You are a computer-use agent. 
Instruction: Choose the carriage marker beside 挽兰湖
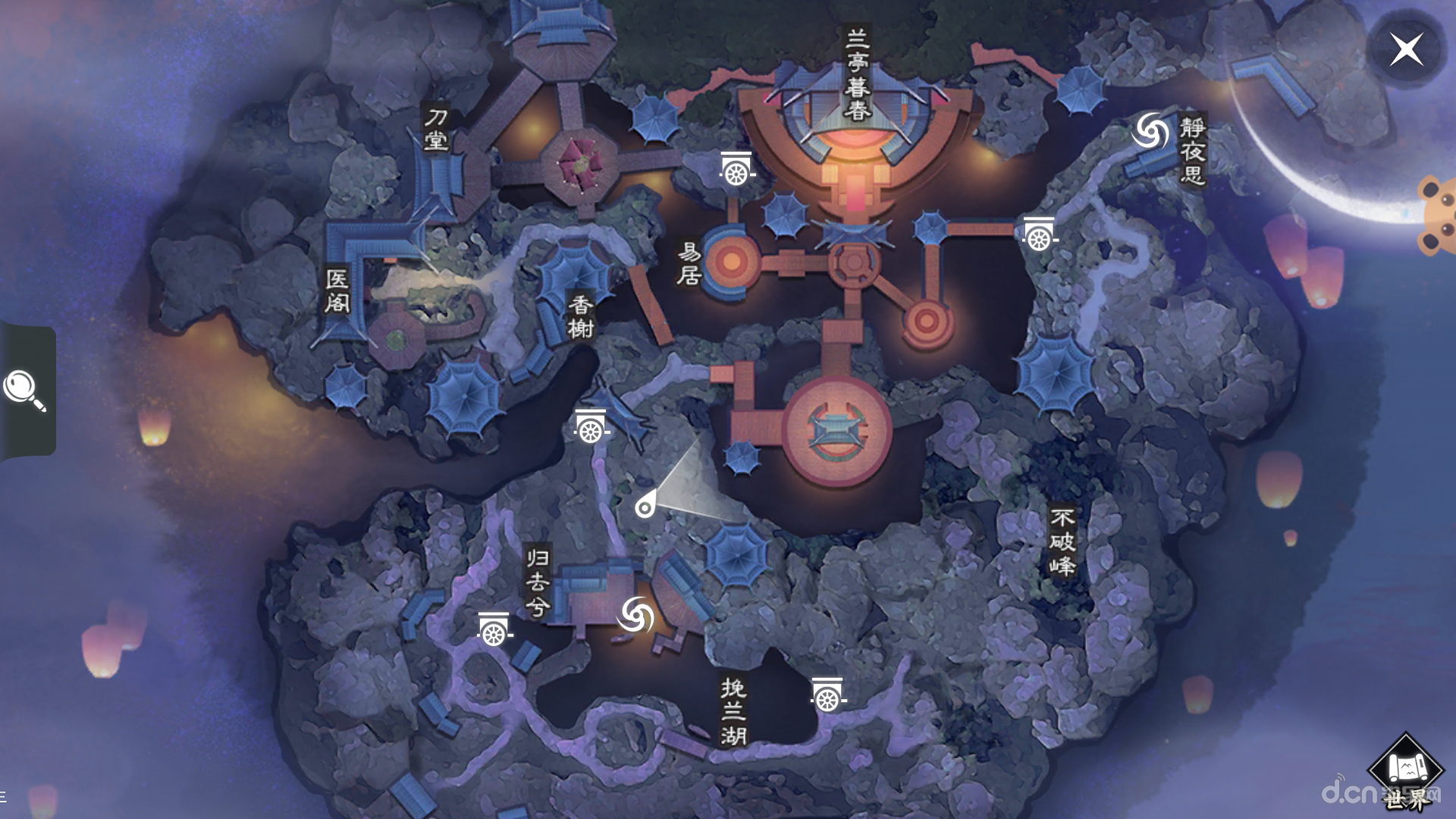click(827, 695)
